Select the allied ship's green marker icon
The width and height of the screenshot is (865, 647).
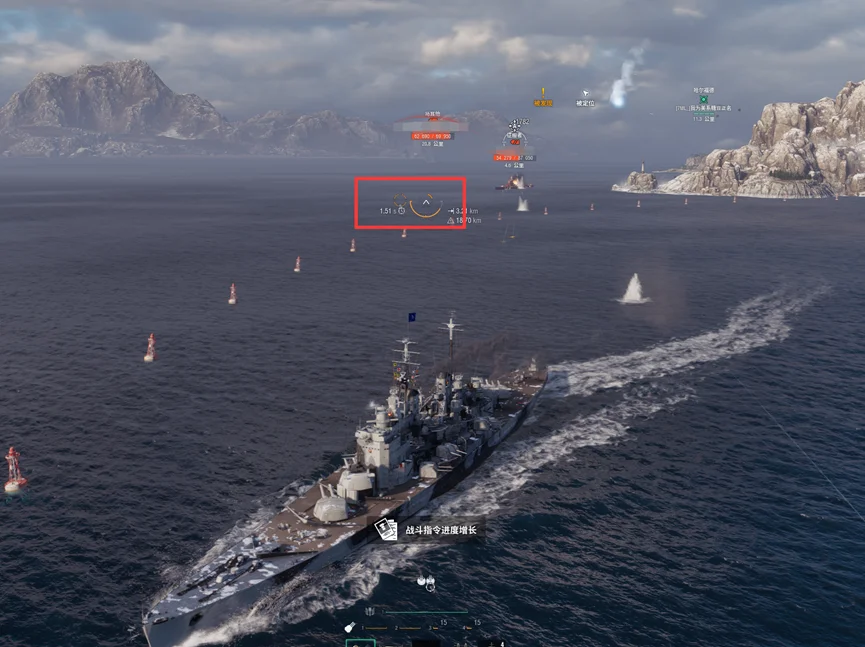(x=704, y=99)
